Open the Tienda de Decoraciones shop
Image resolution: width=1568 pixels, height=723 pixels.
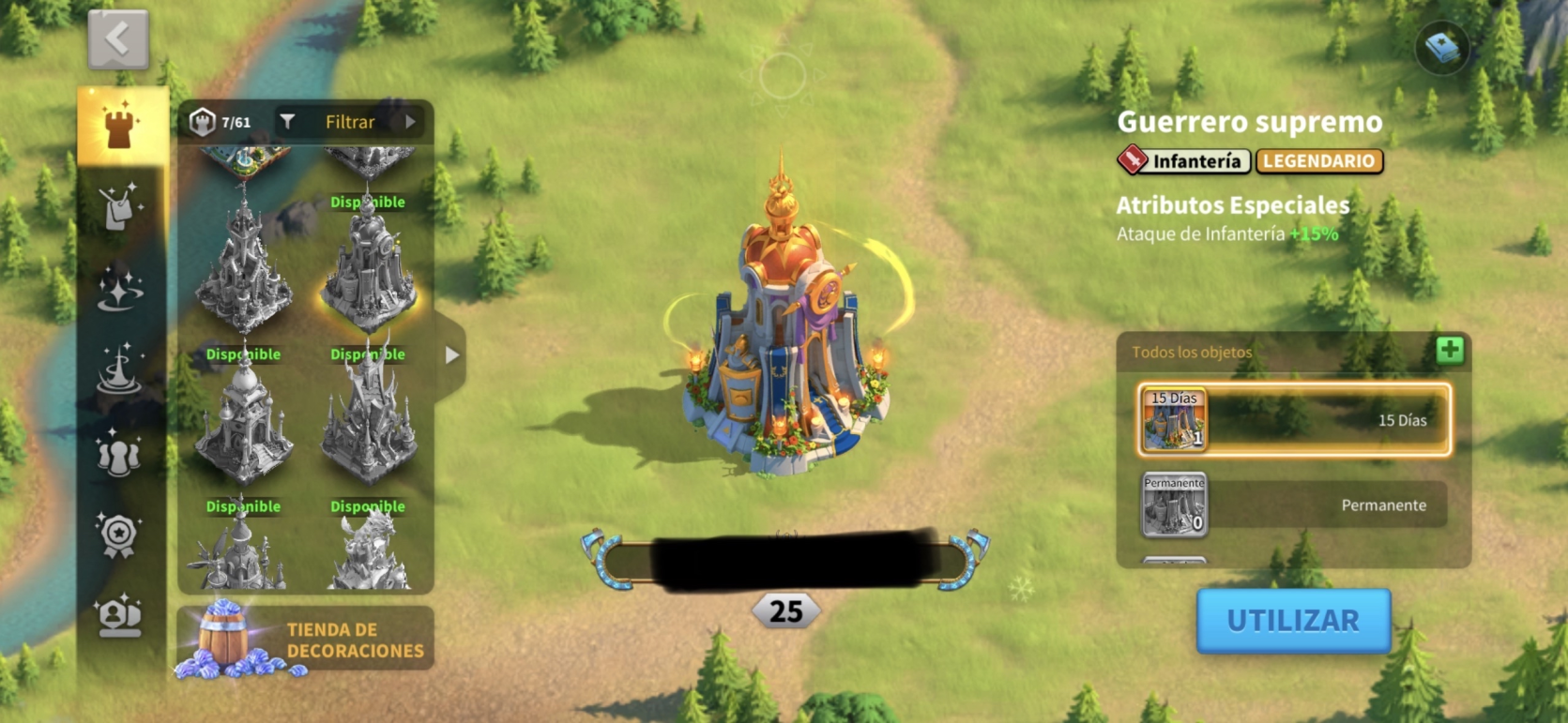tap(305, 639)
